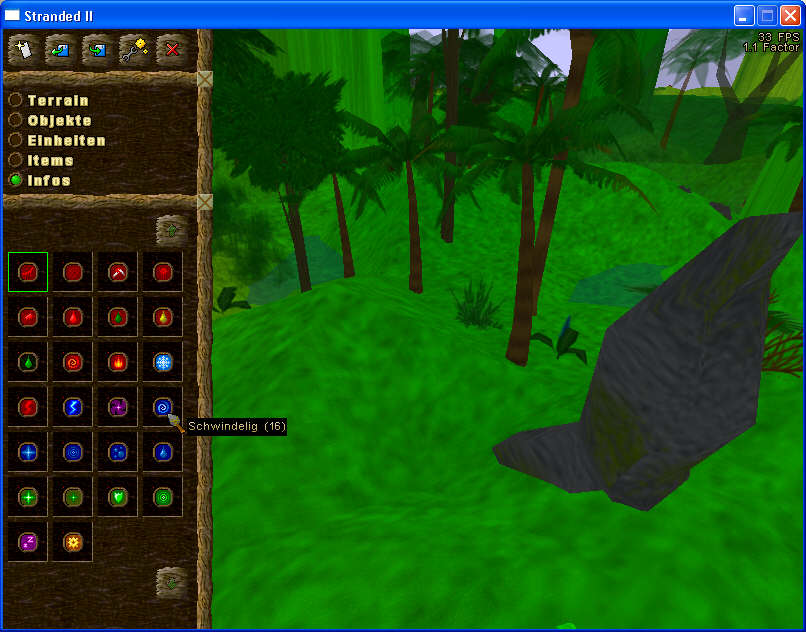The height and width of the screenshot is (632, 806).
Task: Click the new map button
Action: click(22, 48)
